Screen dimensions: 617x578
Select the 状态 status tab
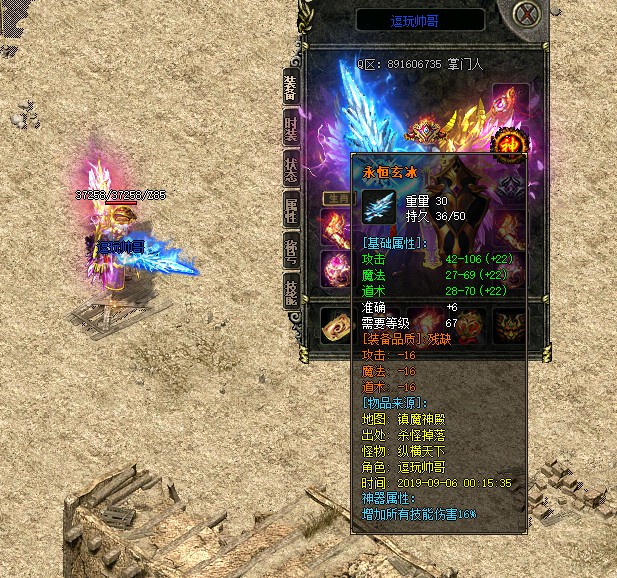291,168
